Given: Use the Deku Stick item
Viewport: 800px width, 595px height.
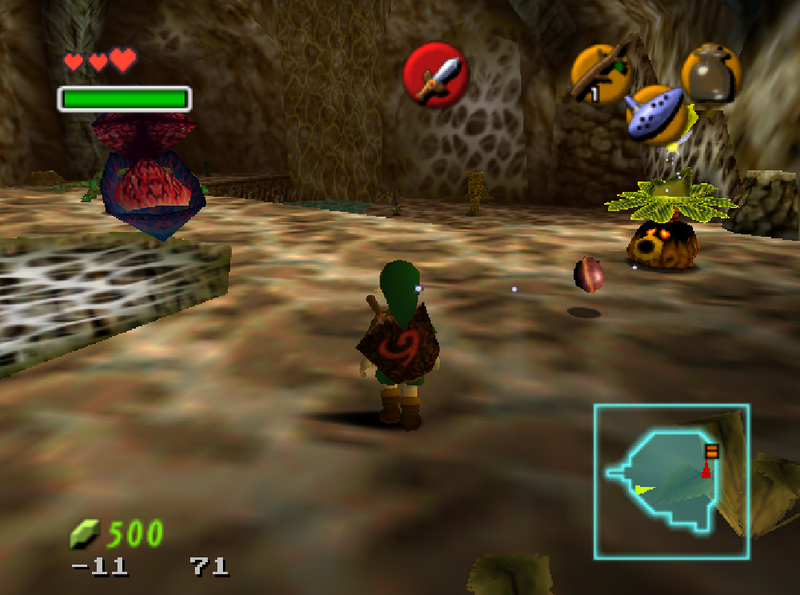Looking at the screenshot, I should point(601,73).
